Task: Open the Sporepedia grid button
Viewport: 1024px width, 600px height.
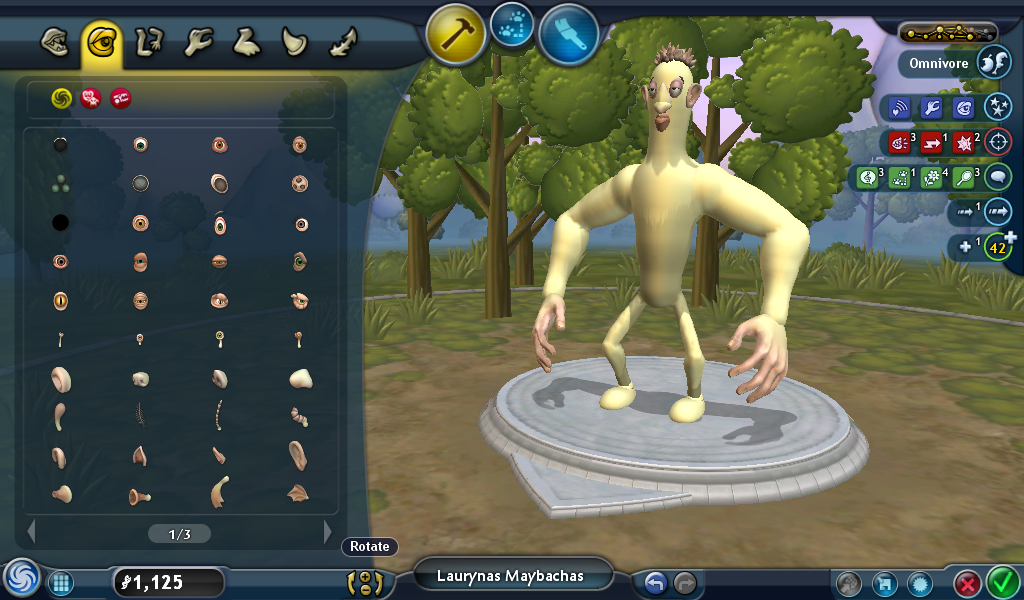Action: point(60,582)
